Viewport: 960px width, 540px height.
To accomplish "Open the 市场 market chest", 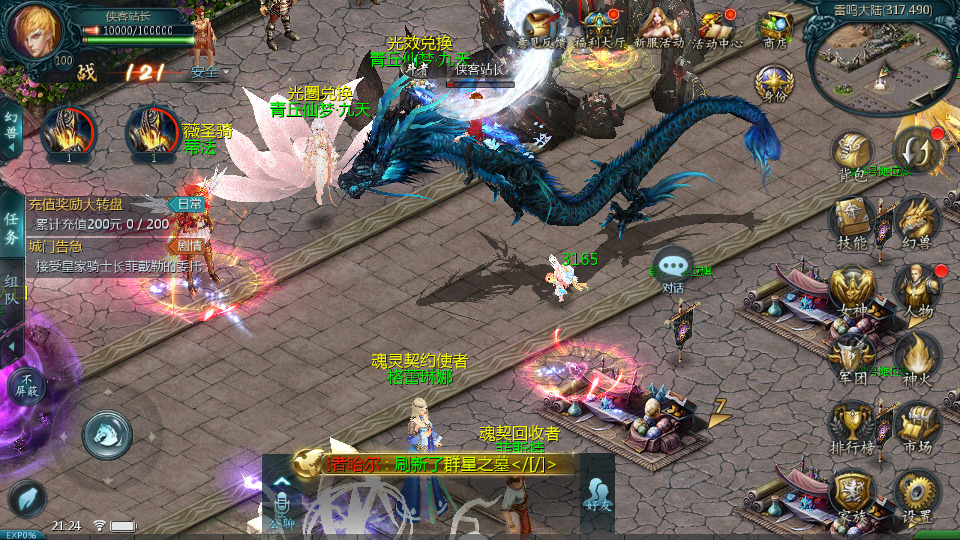I will [x=916, y=426].
